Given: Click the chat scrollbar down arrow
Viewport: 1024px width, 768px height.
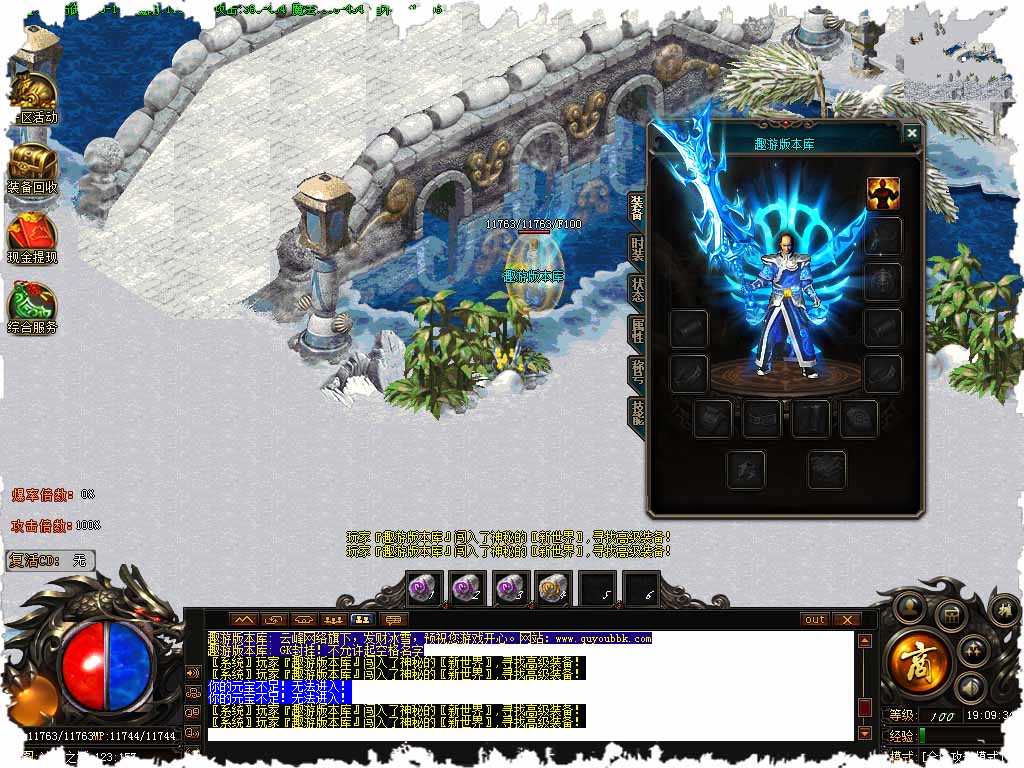Looking at the screenshot, I should pos(865,734).
